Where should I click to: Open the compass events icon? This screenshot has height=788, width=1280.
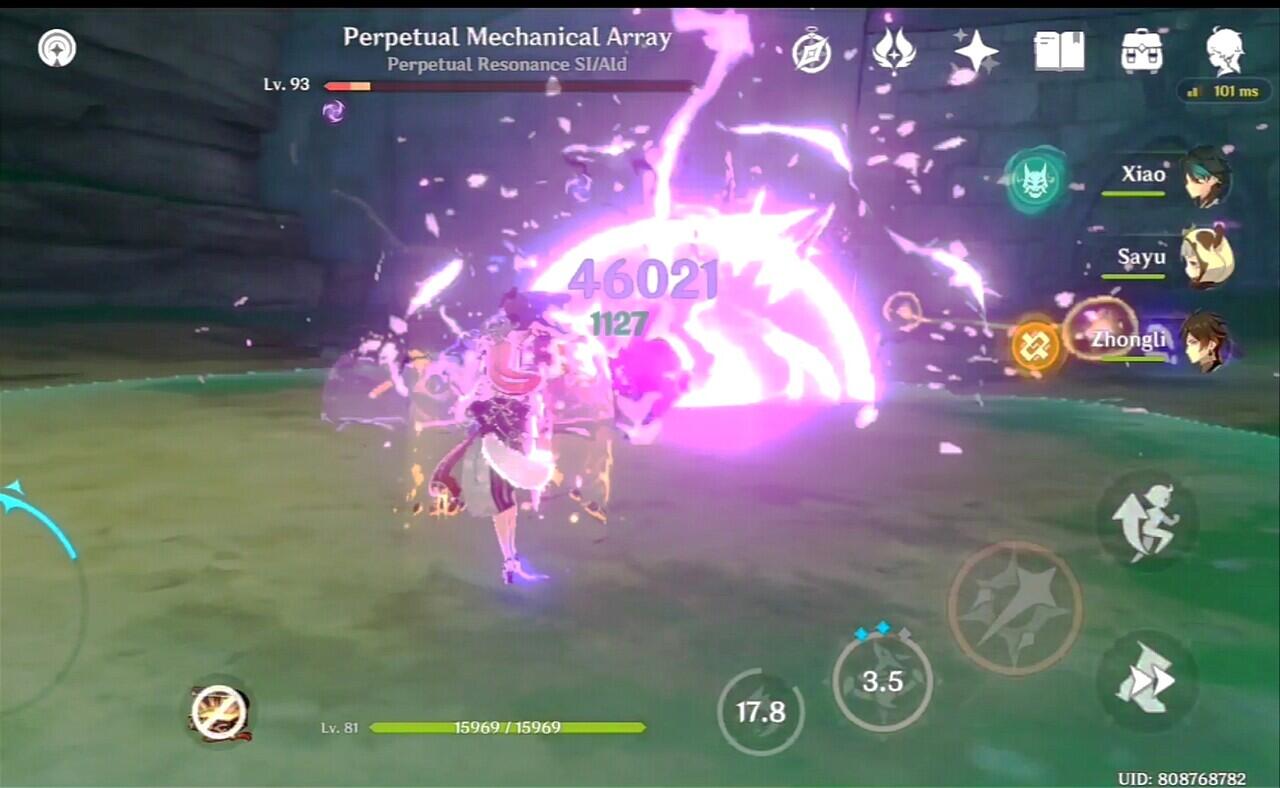[x=811, y=51]
